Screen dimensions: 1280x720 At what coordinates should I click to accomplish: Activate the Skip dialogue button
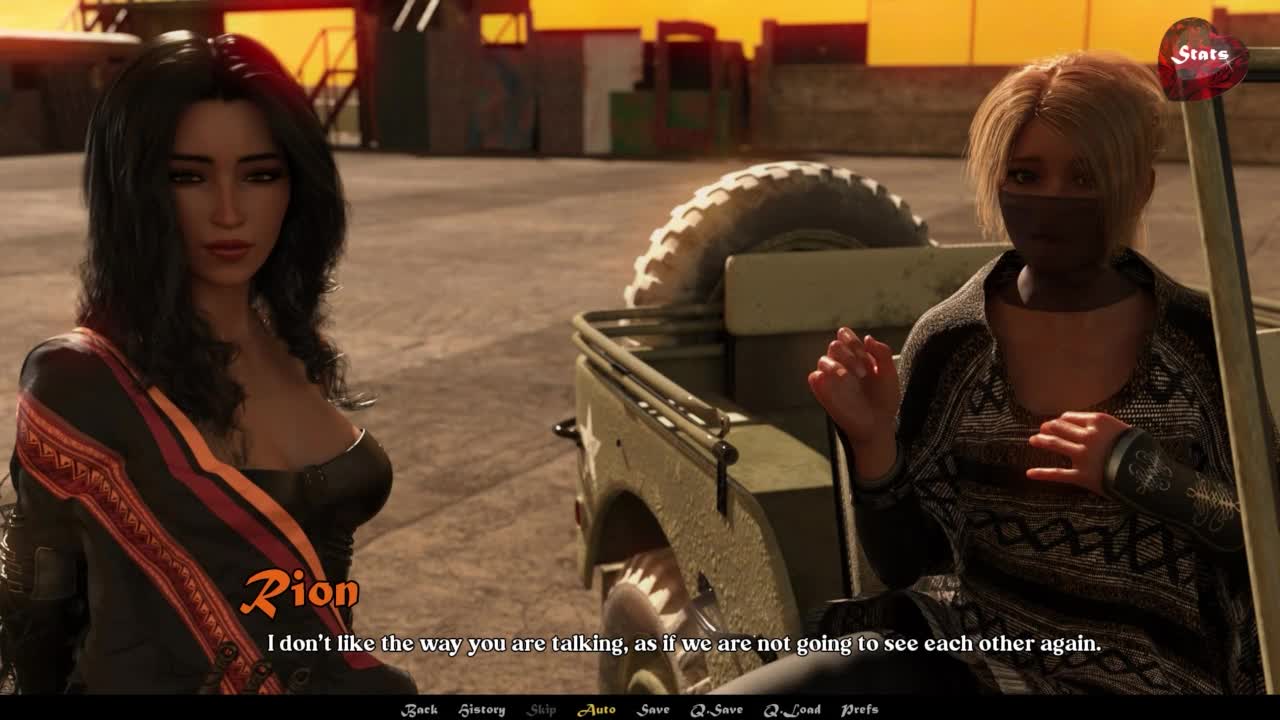point(541,710)
